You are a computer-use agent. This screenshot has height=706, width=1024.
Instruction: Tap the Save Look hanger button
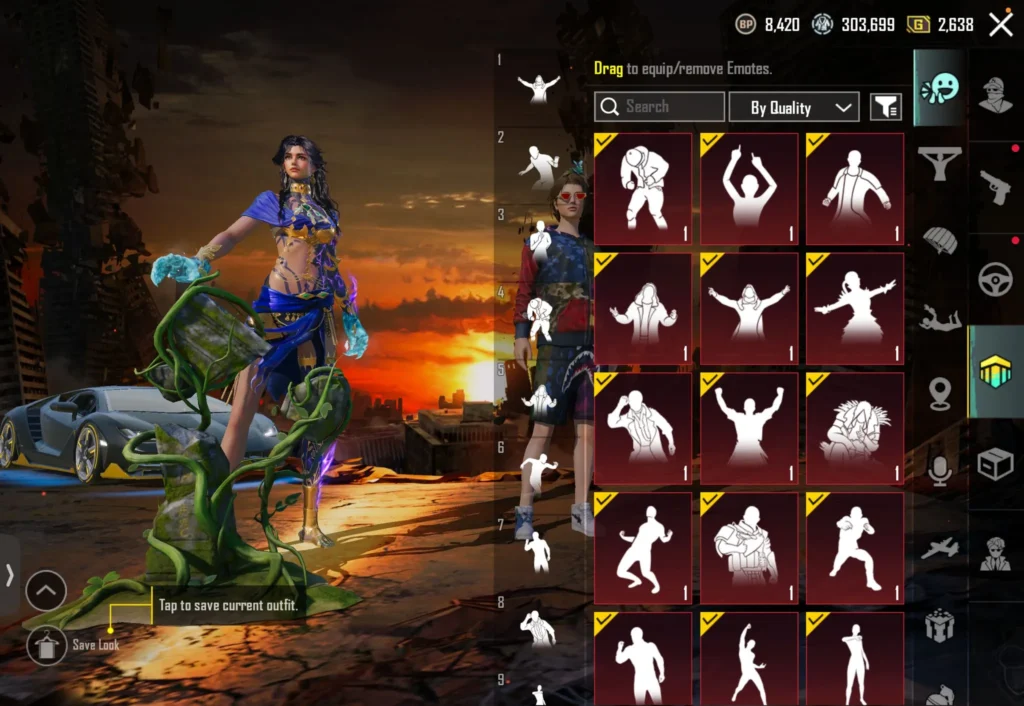[47, 645]
